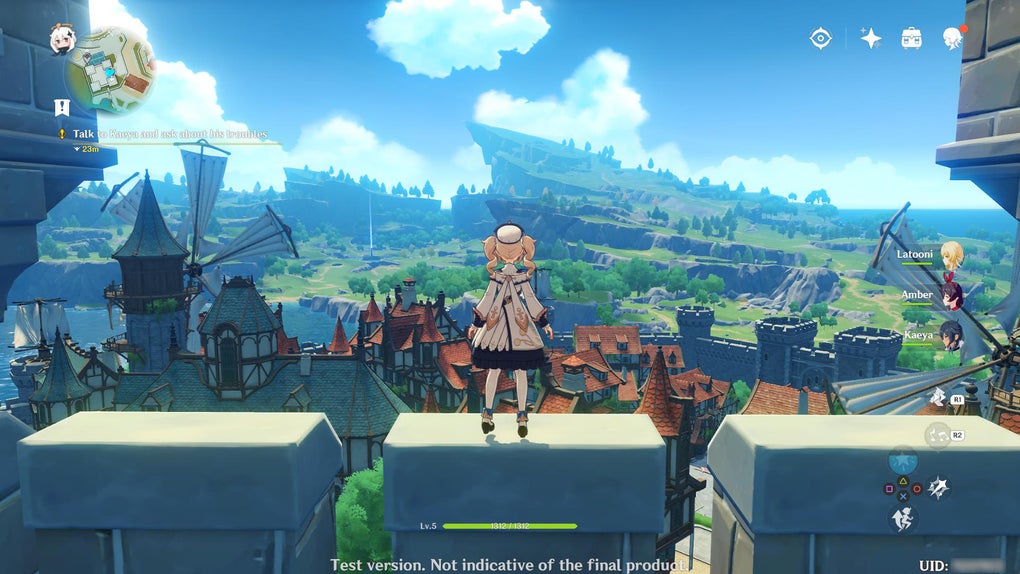The image size is (1020, 574).
Task: Switch to party member Kaeya
Action: pyautogui.click(x=951, y=335)
